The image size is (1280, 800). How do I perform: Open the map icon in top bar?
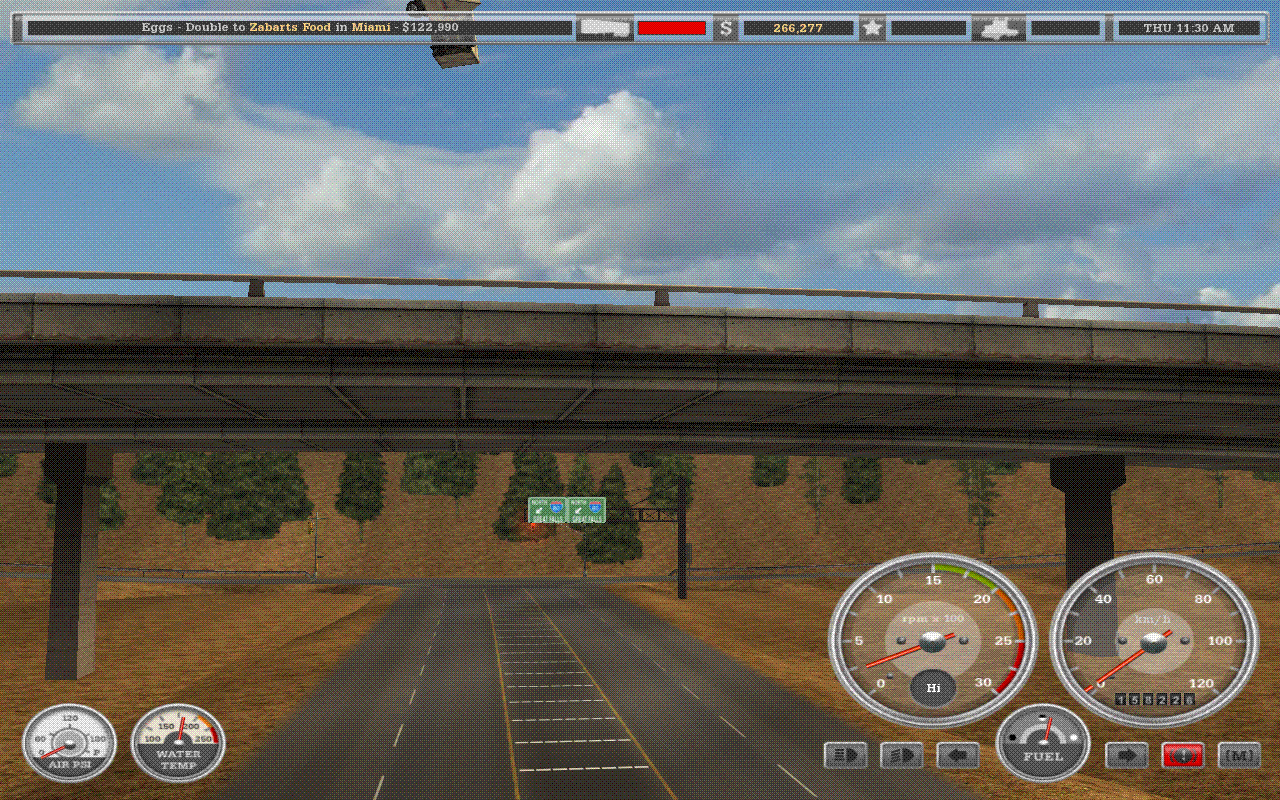(998, 28)
